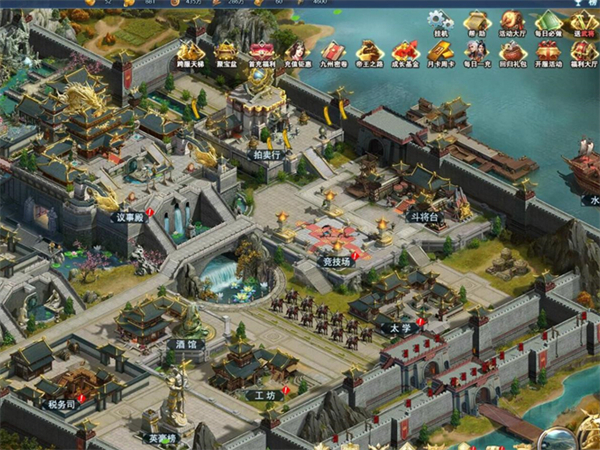Open the 每日必做 daily tasks icon
The height and width of the screenshot is (450, 600).
[548, 22]
